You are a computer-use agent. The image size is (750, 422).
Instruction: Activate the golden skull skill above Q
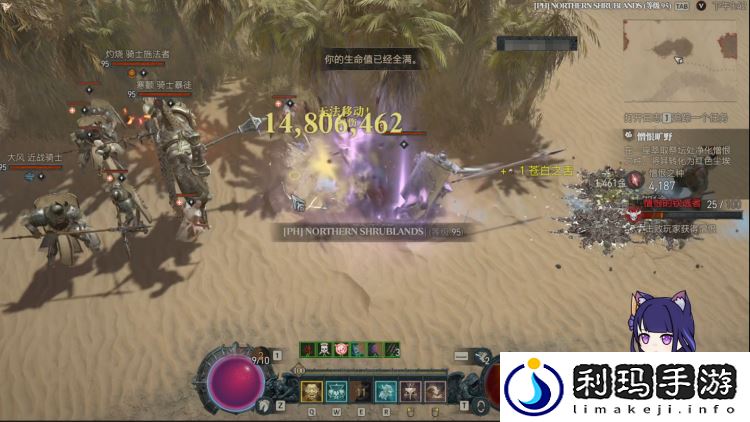tap(312, 391)
